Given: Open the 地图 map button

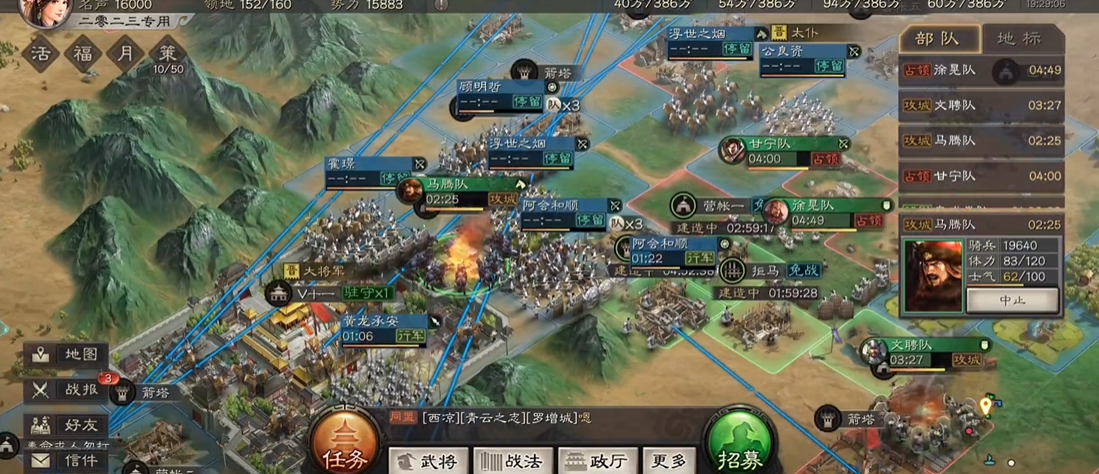Looking at the screenshot, I should pyautogui.click(x=66, y=355).
